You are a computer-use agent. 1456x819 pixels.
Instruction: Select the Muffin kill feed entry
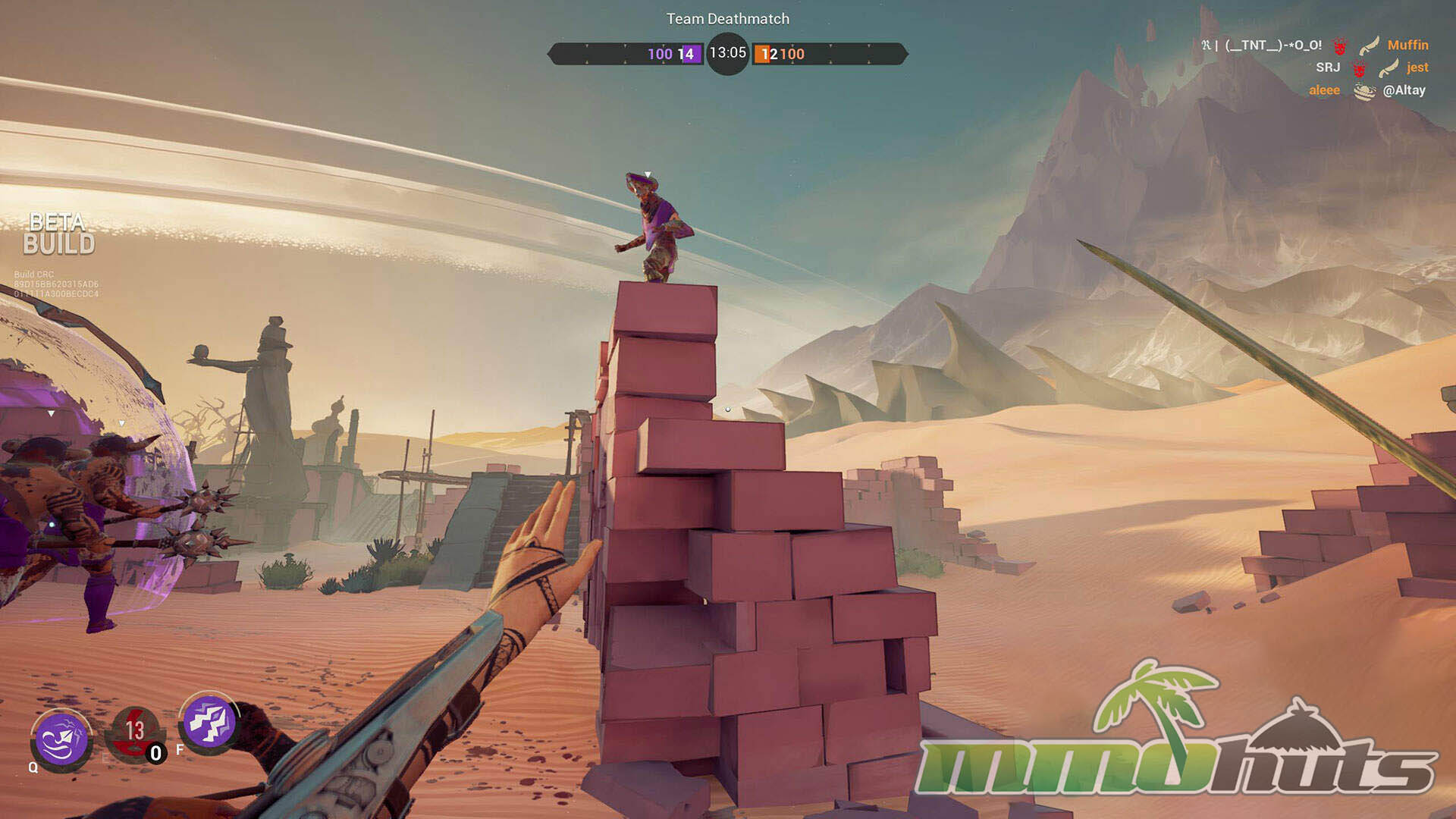pos(1407,45)
